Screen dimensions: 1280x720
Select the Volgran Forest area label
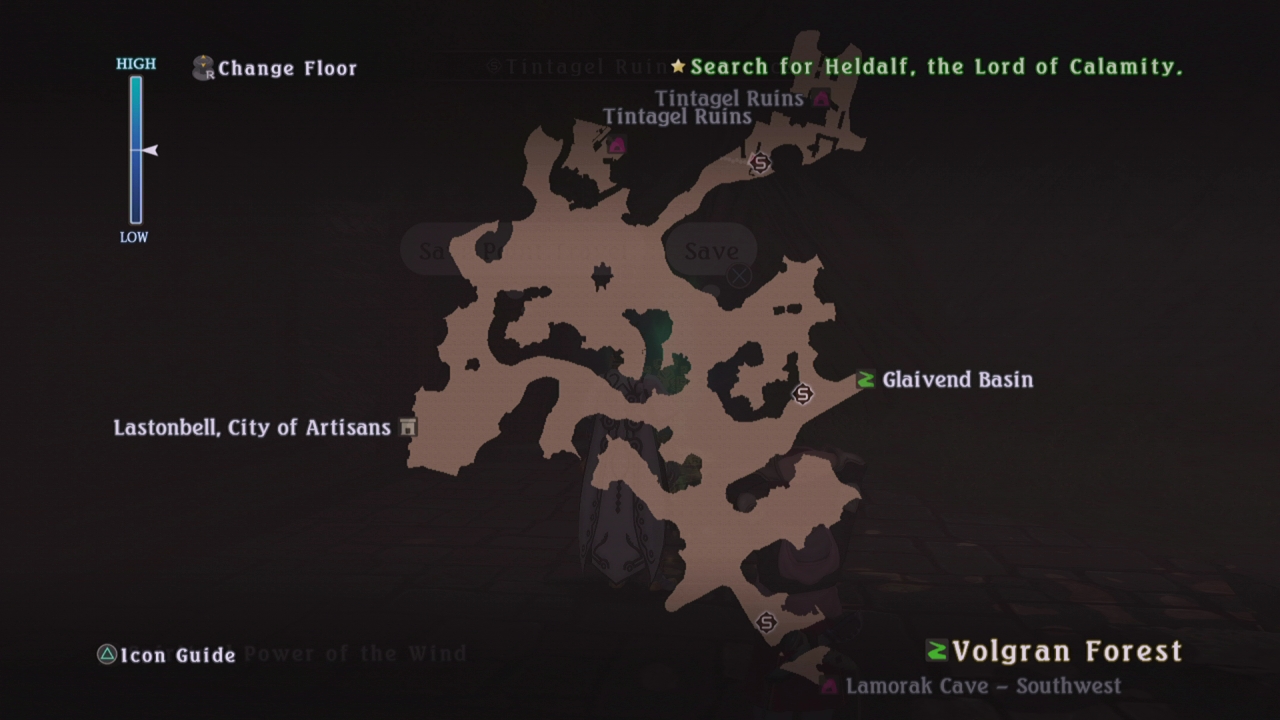[x=1054, y=652]
